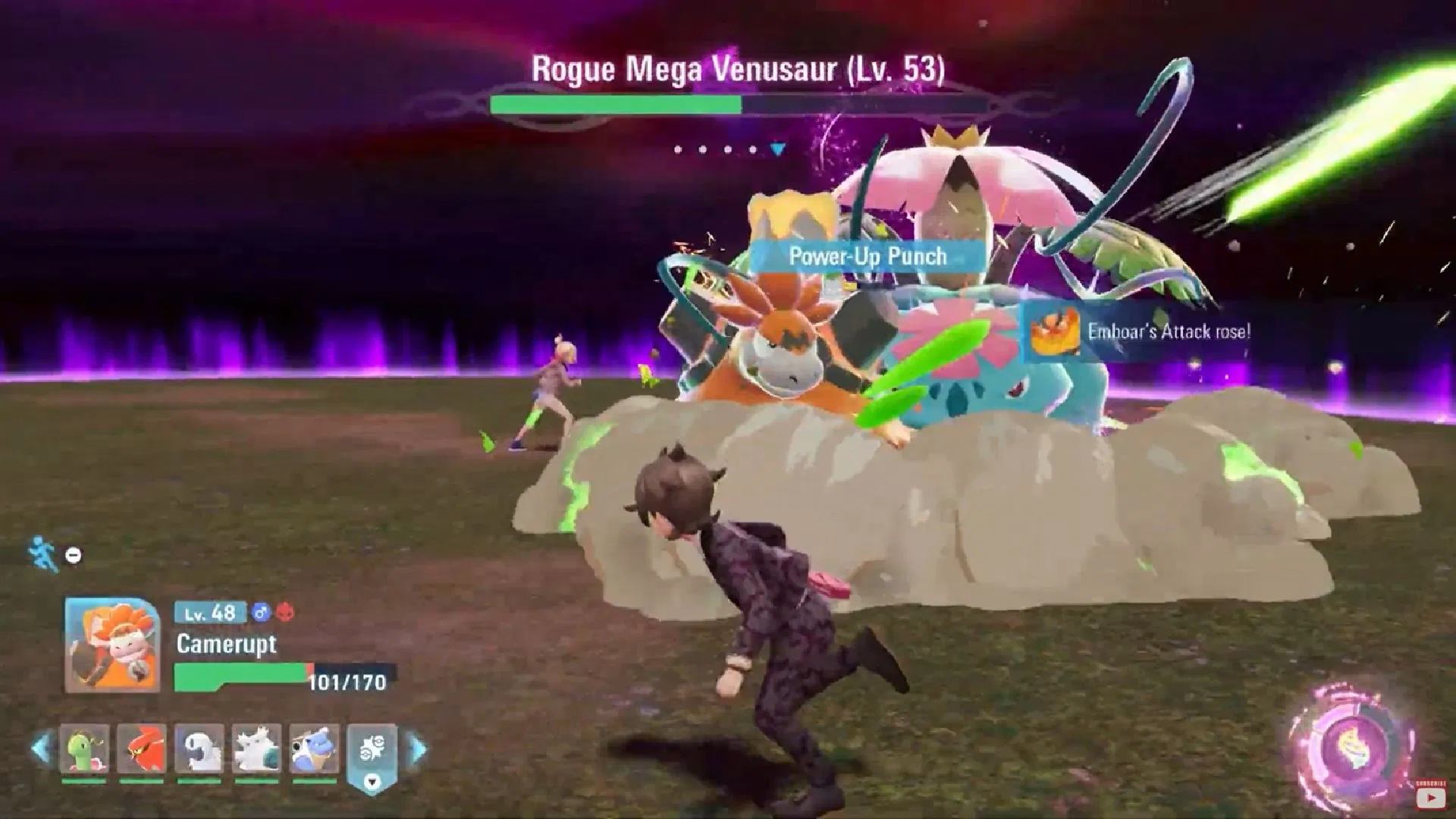Choose the red Talonflame party slot
Screen dimensions: 1456x819
(x=142, y=748)
